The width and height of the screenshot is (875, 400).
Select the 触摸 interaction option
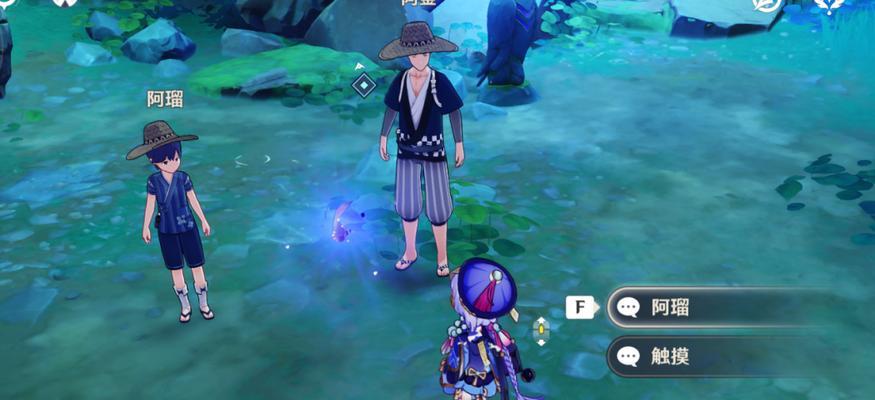(x=700, y=355)
